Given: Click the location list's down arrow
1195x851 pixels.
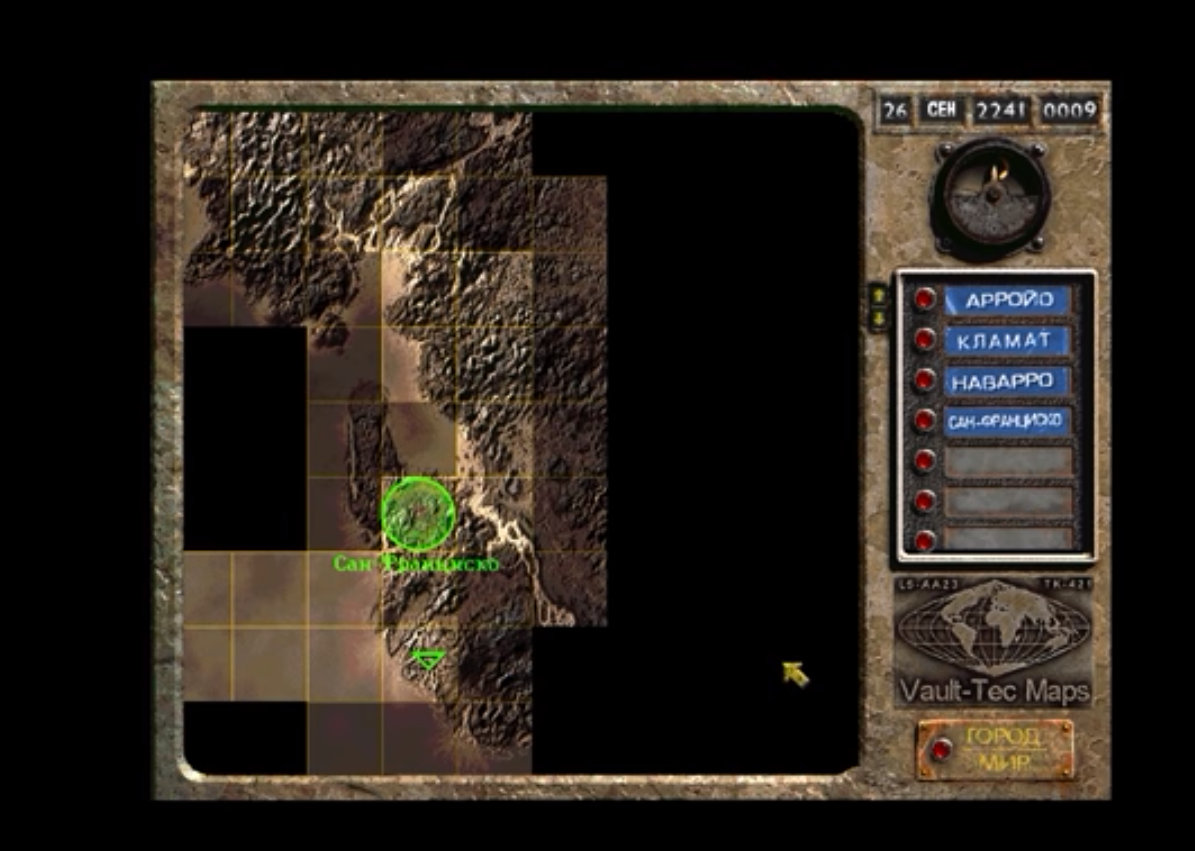Looking at the screenshot, I should point(879,318).
